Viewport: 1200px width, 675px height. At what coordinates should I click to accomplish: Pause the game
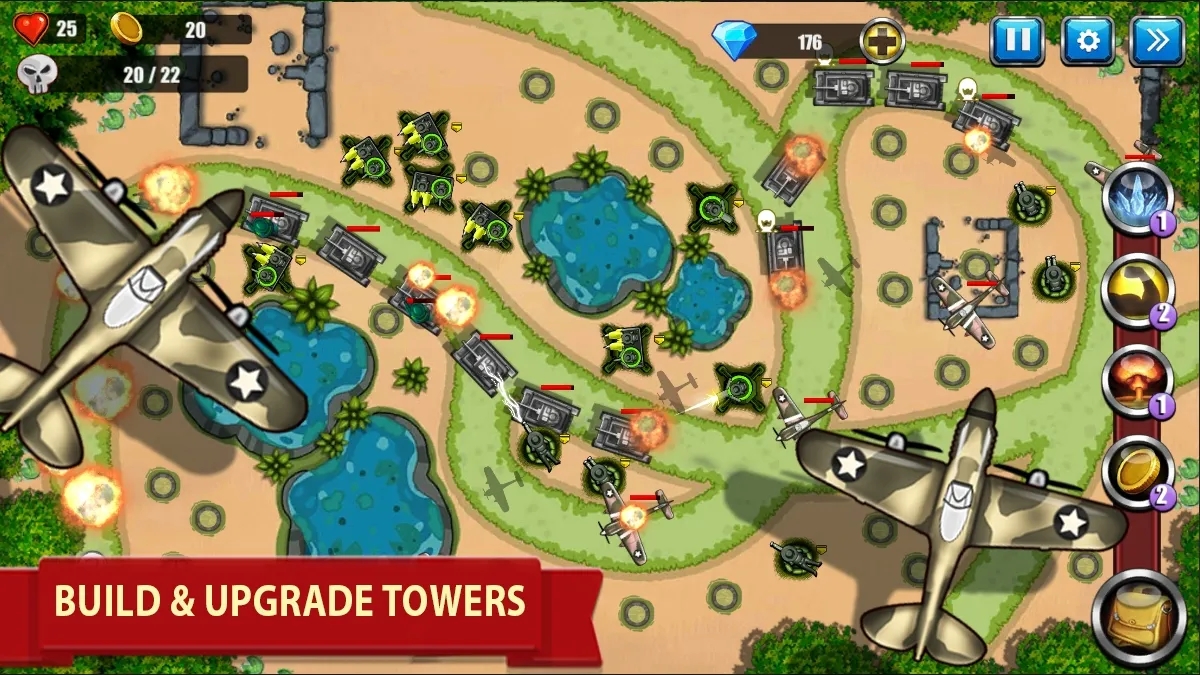(x=1017, y=41)
